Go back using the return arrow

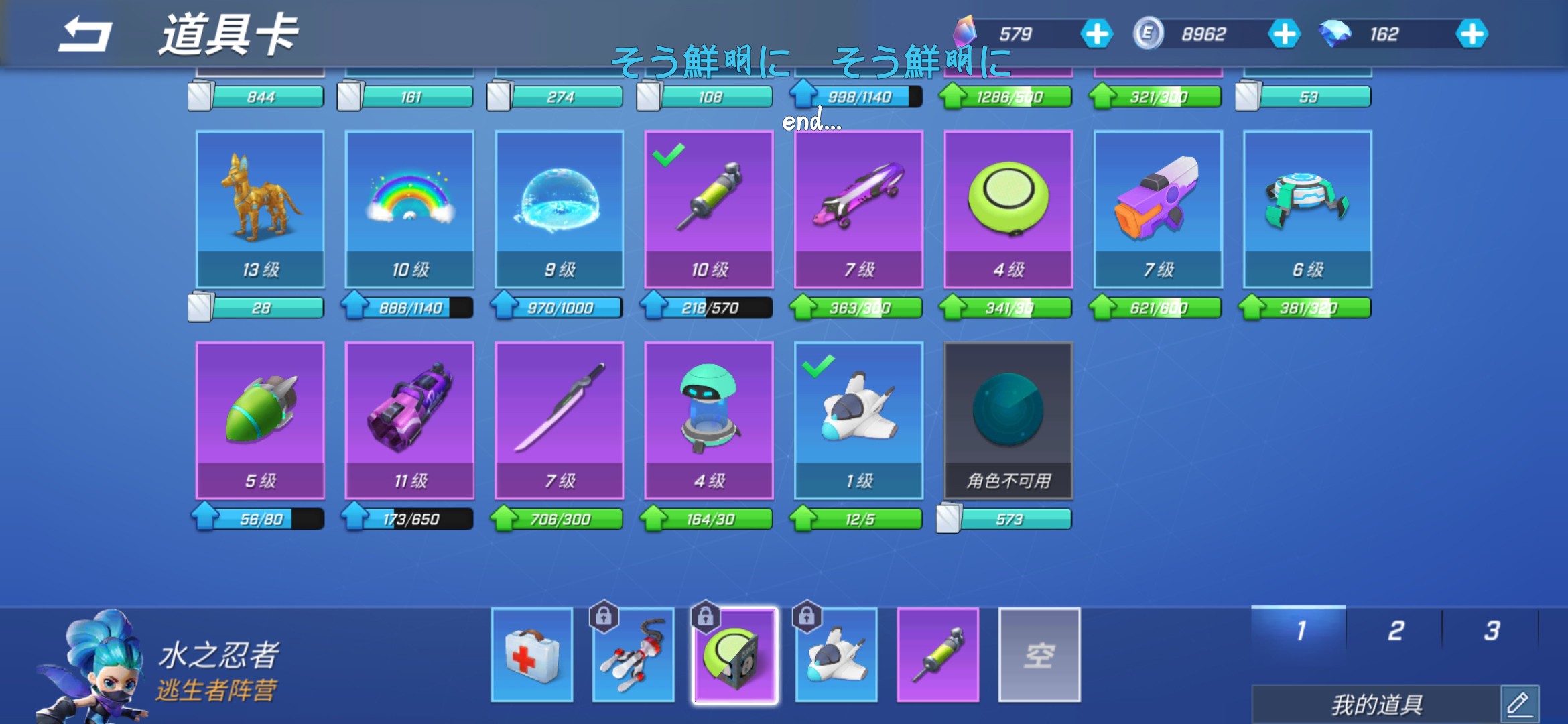tap(85, 35)
